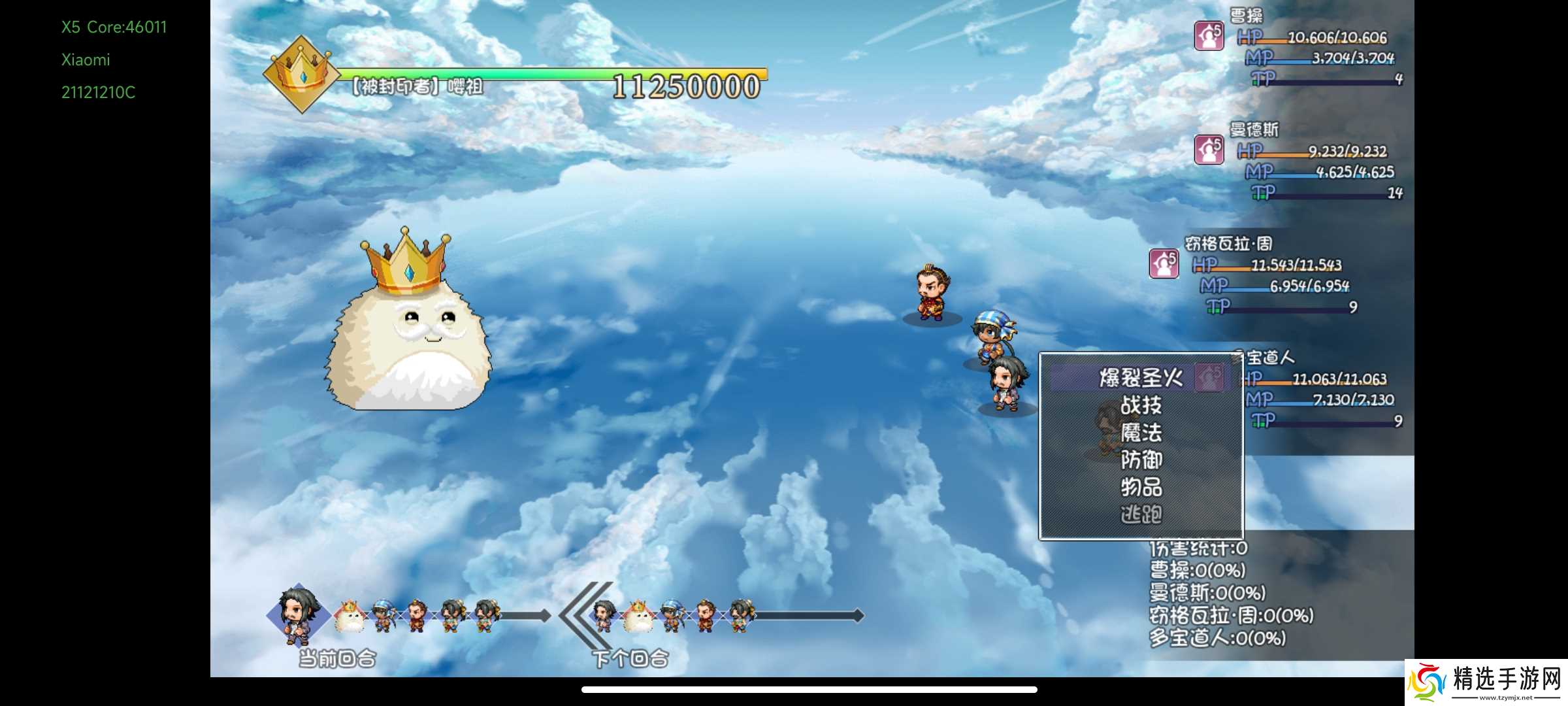Click the pink buff icon beside 曹操
The height and width of the screenshot is (706, 1568).
1209,36
